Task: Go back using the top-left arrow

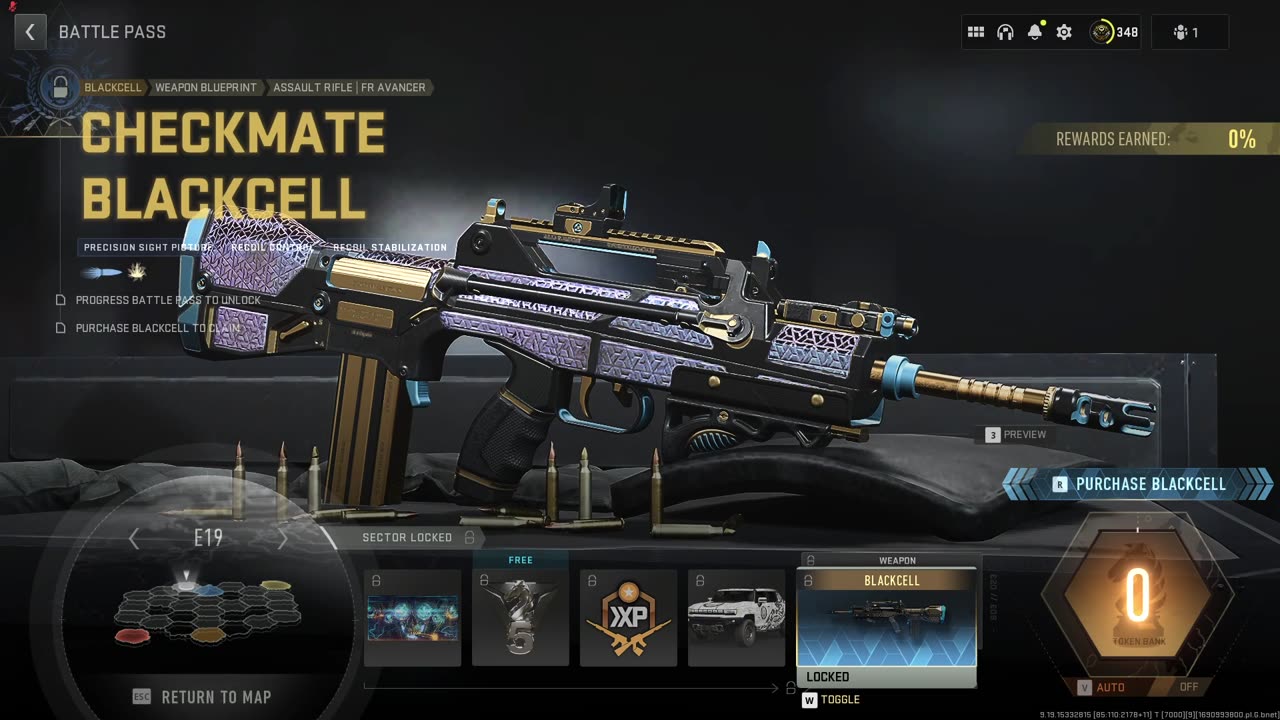Action: coord(30,32)
